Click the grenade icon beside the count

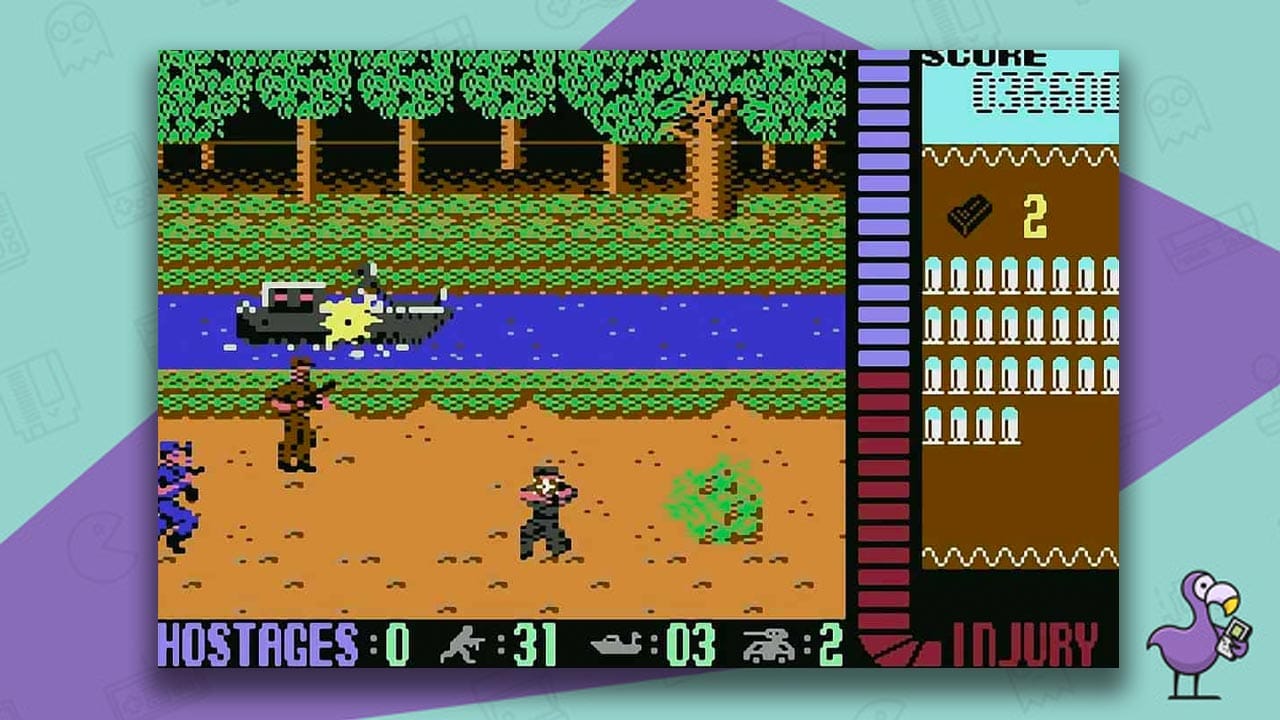point(967,212)
